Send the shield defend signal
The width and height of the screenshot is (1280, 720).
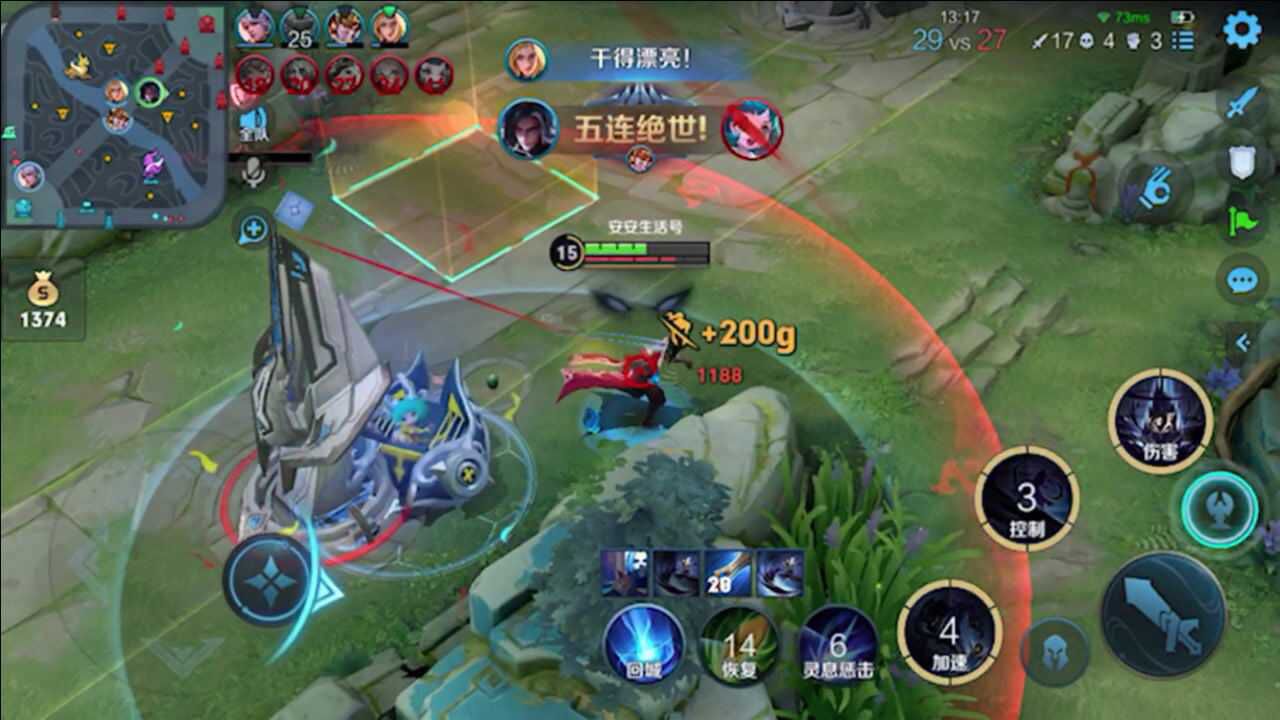point(1242,162)
